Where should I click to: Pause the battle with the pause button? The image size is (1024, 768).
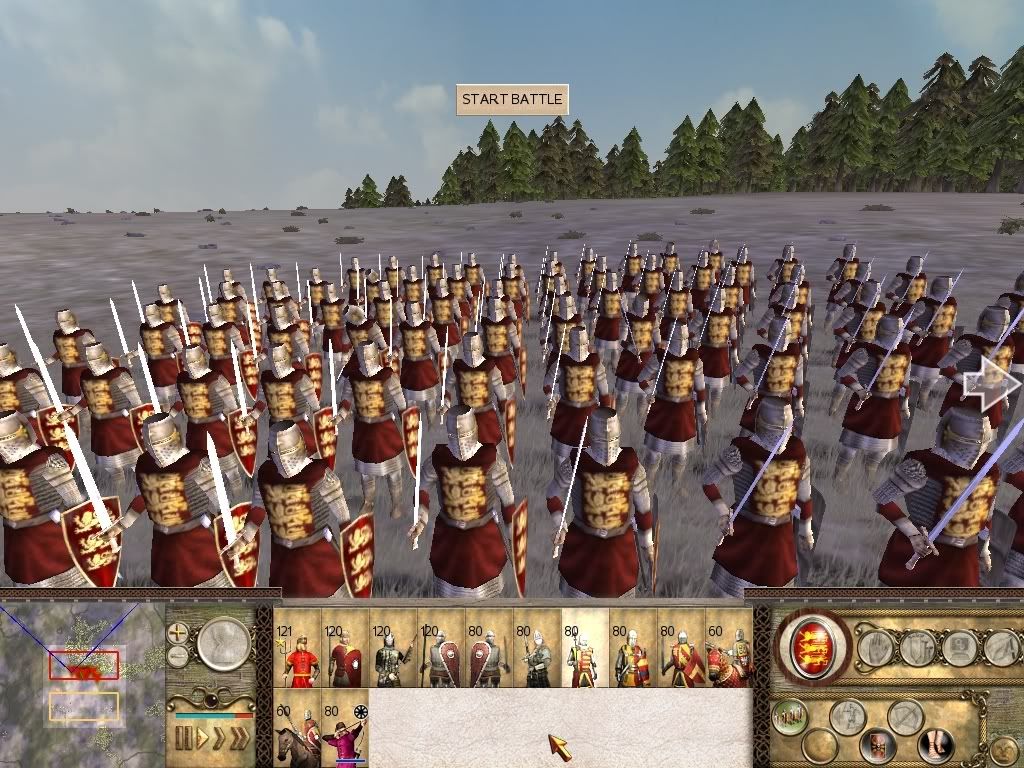click(184, 739)
